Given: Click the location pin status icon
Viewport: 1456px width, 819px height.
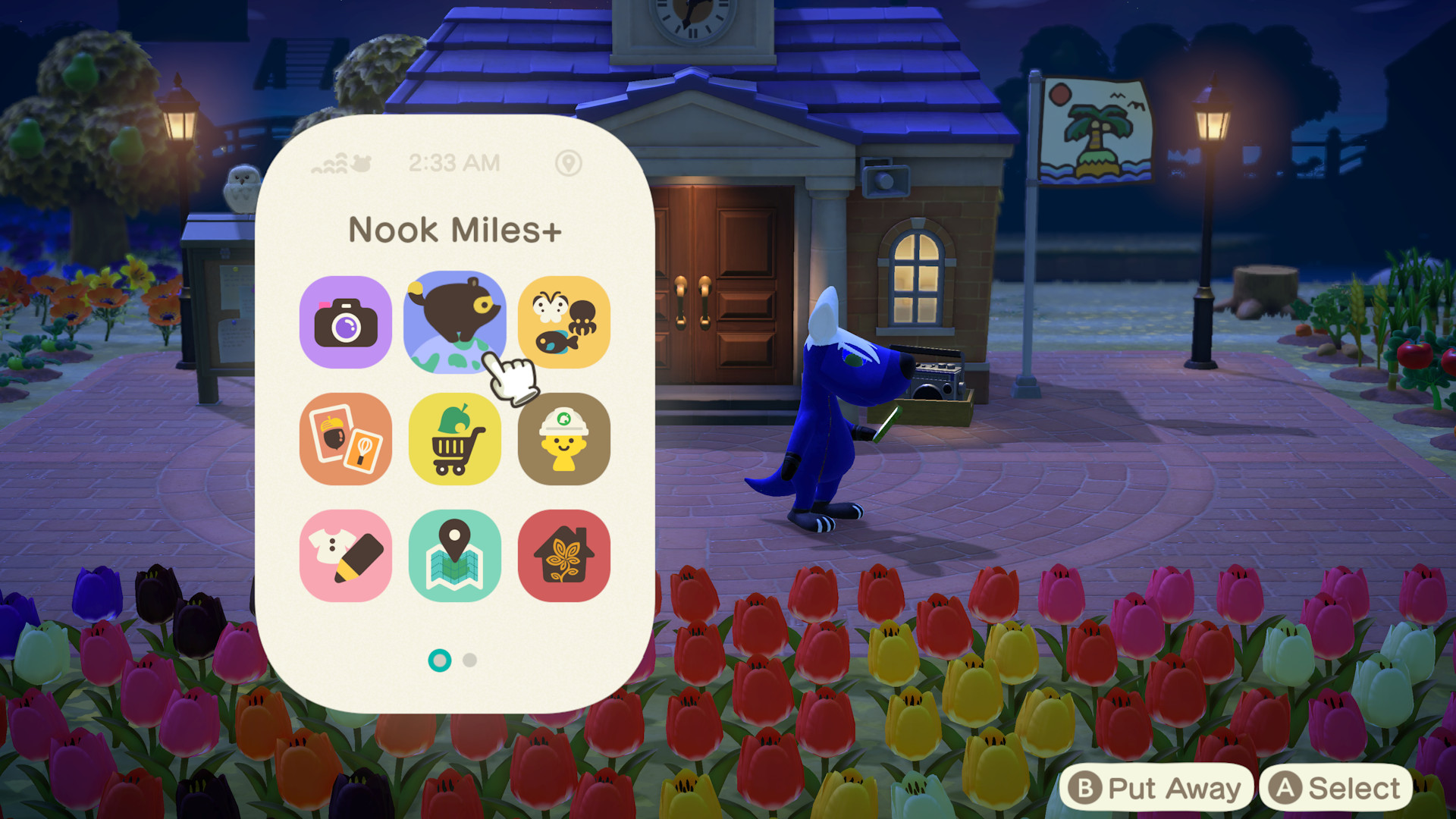Looking at the screenshot, I should click(570, 162).
